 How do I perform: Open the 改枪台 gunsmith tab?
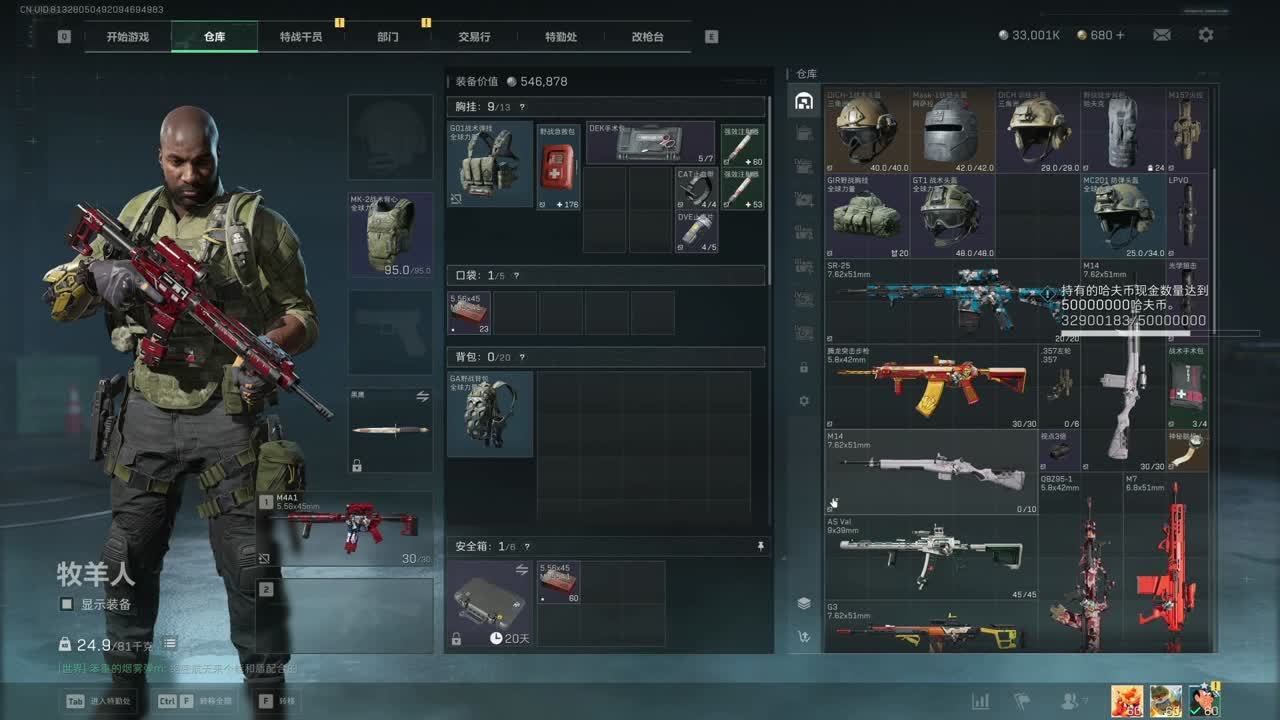click(x=647, y=37)
